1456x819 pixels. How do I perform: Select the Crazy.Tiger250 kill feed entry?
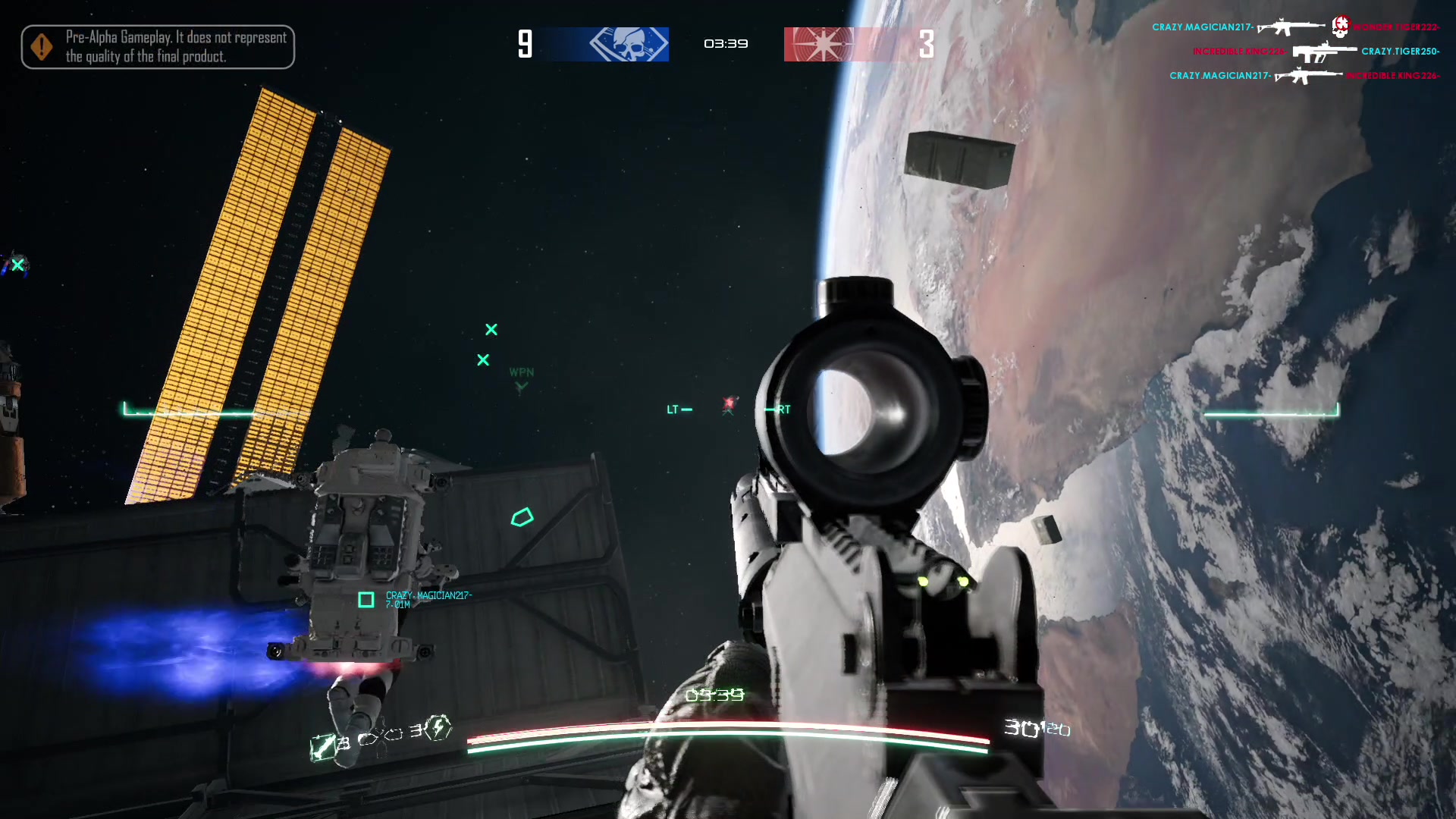(x=1400, y=52)
